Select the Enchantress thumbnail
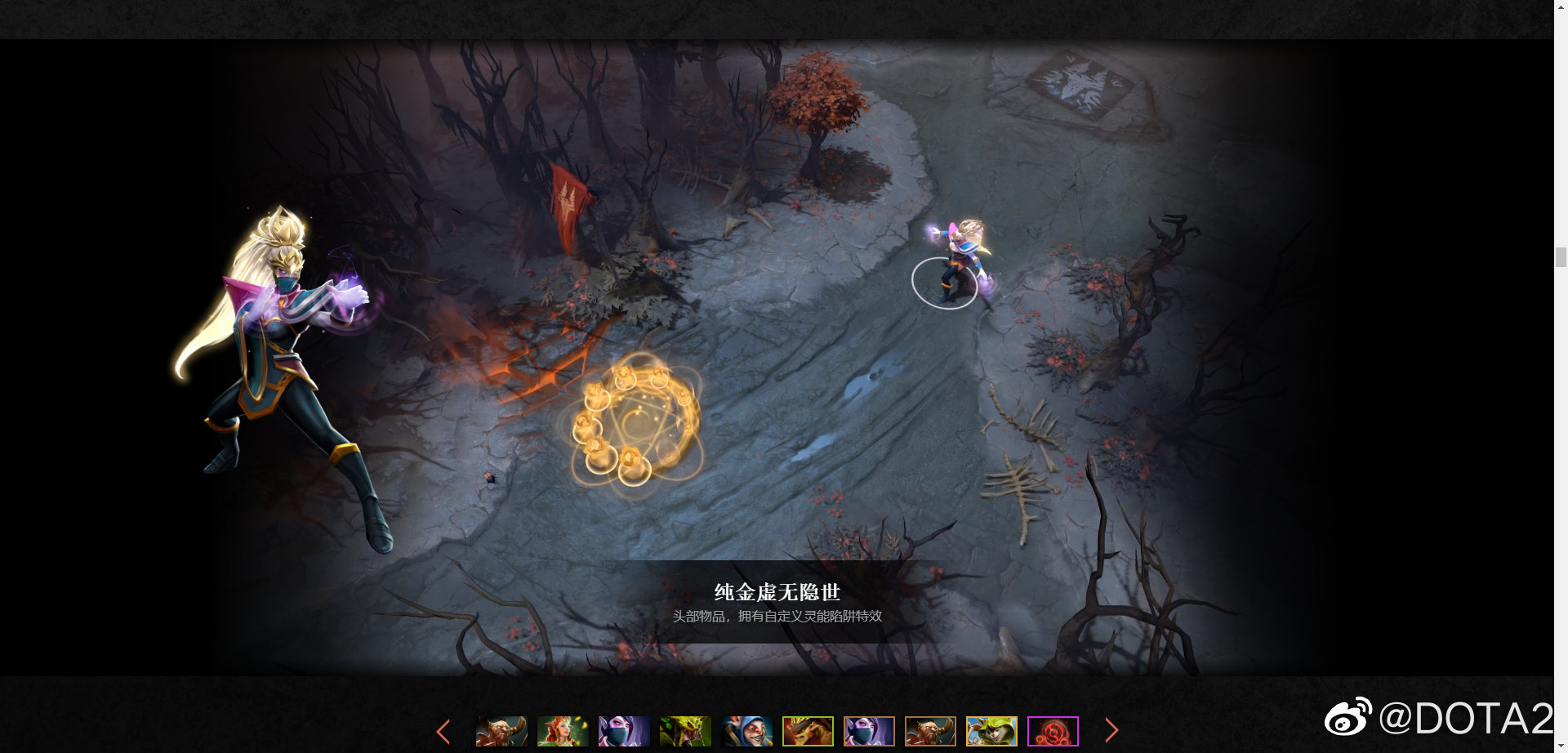This screenshot has height=753, width=1568. point(561,731)
